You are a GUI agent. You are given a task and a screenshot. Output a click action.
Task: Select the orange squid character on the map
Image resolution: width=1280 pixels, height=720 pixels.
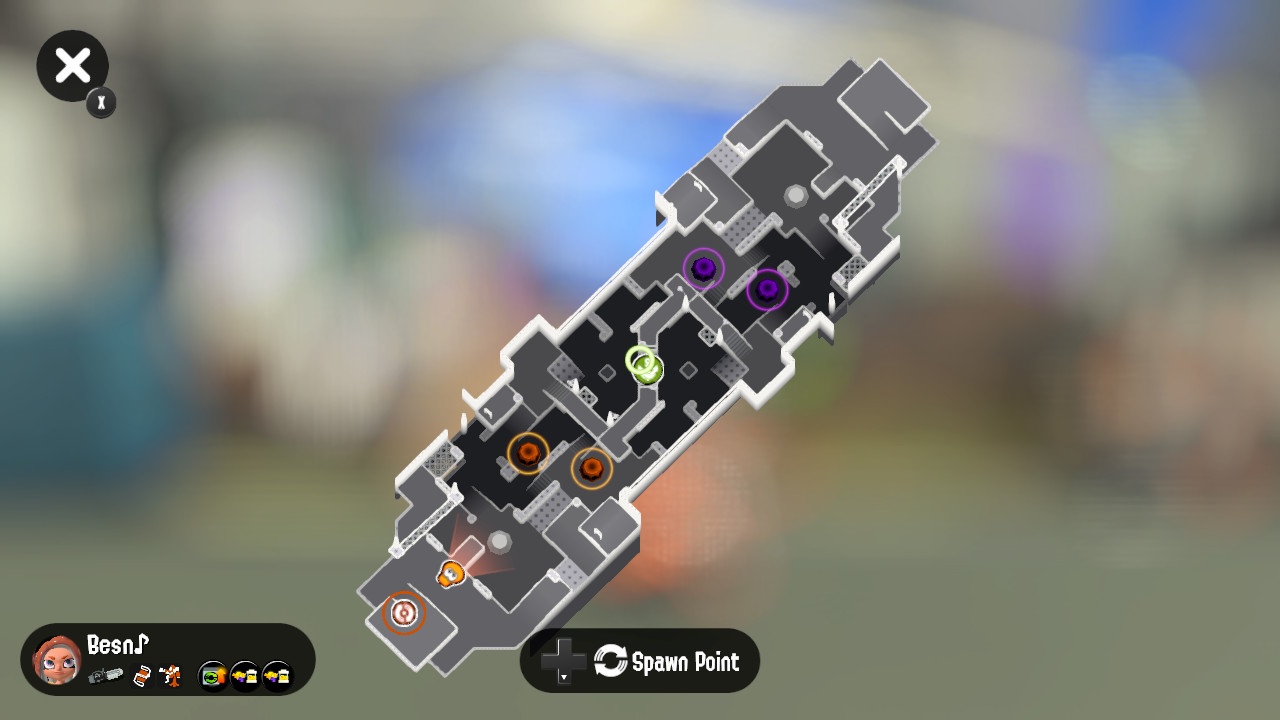tap(449, 575)
